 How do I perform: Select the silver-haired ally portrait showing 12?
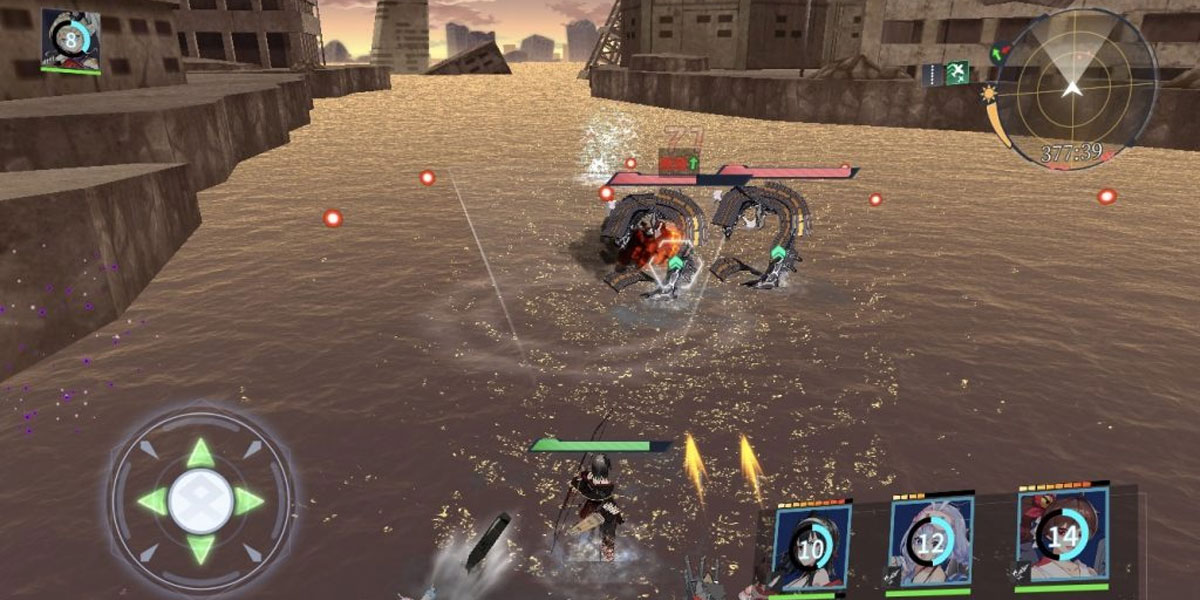coord(930,543)
